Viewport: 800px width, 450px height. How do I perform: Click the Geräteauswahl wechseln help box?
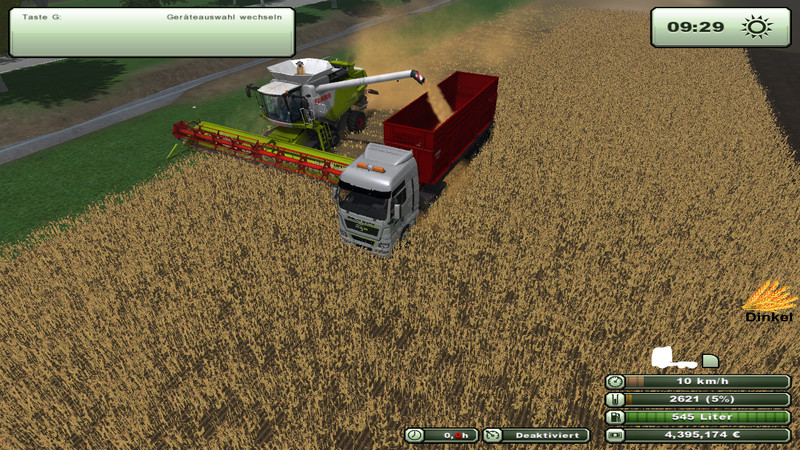tap(152, 32)
